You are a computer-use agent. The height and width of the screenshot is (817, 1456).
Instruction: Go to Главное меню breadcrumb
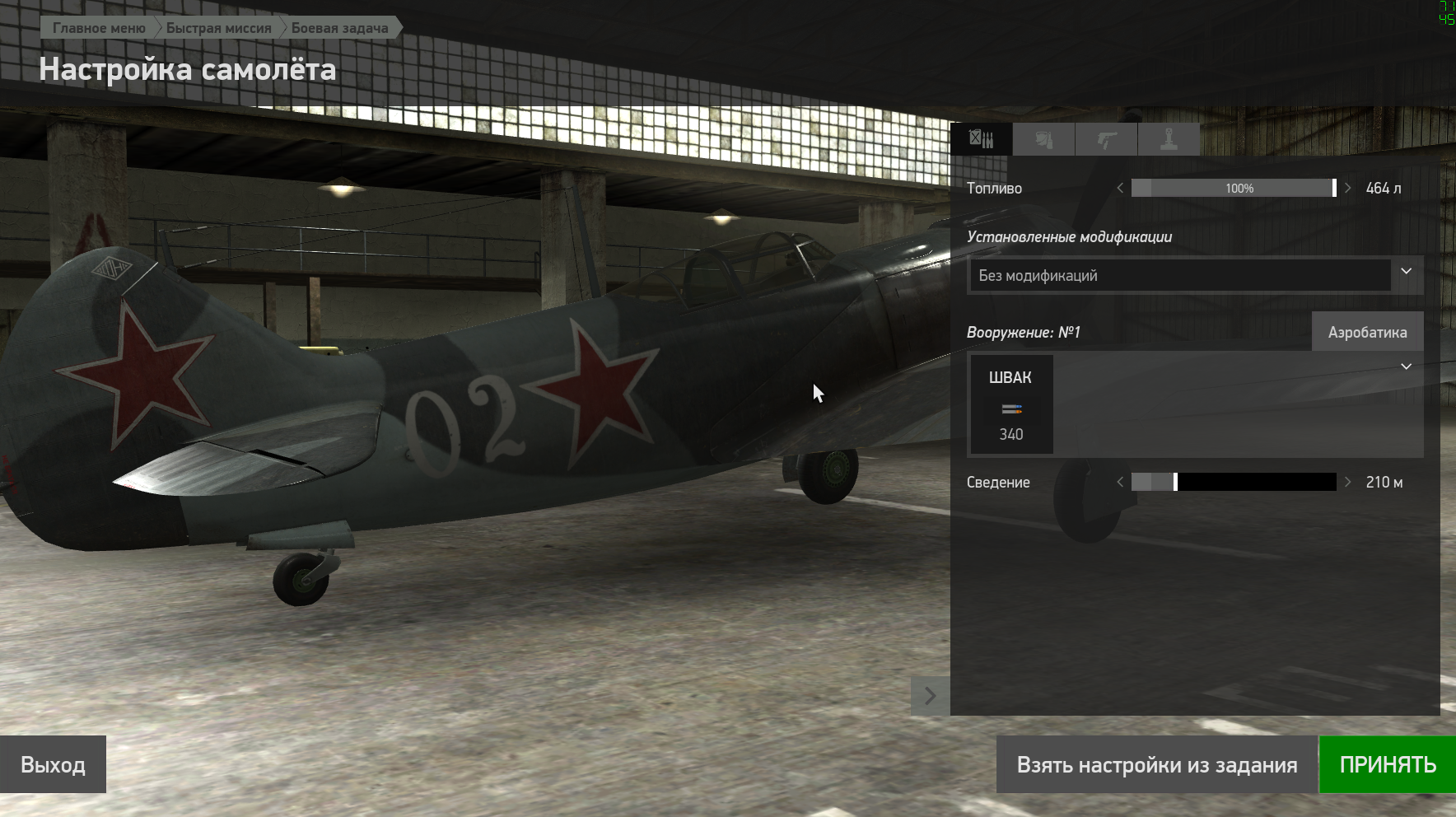point(99,28)
